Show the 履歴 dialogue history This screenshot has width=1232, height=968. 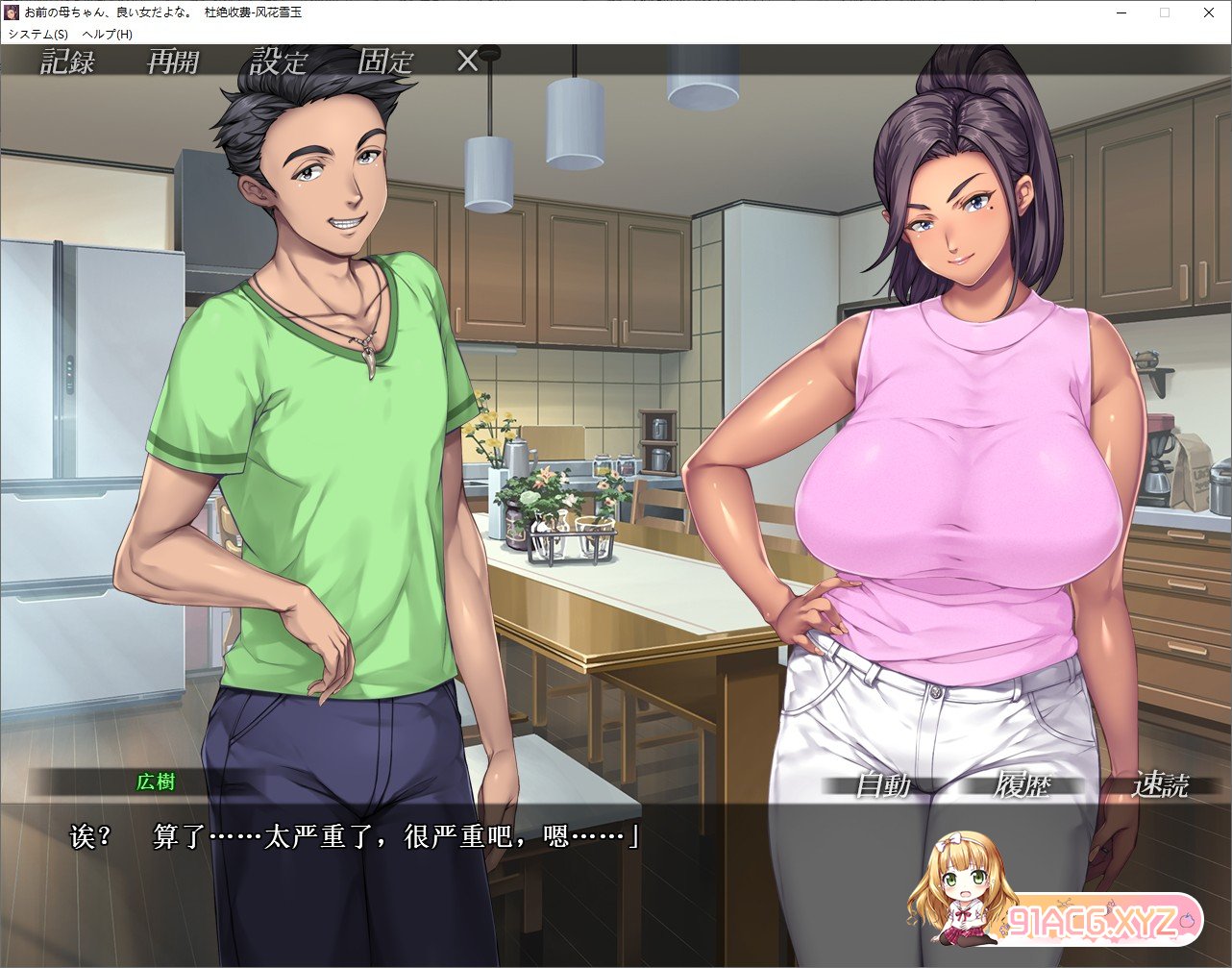pos(1023,785)
